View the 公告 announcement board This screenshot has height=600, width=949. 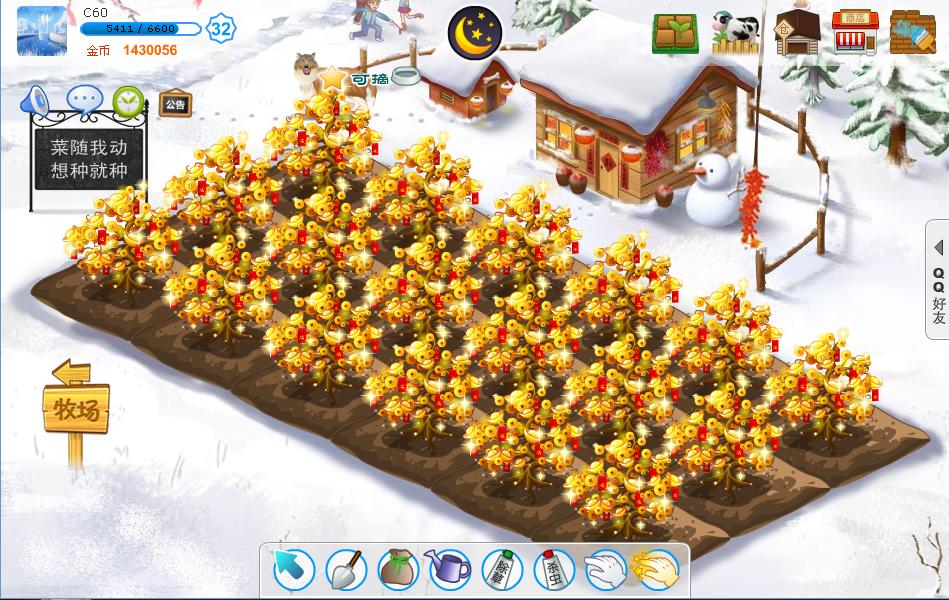(175, 104)
